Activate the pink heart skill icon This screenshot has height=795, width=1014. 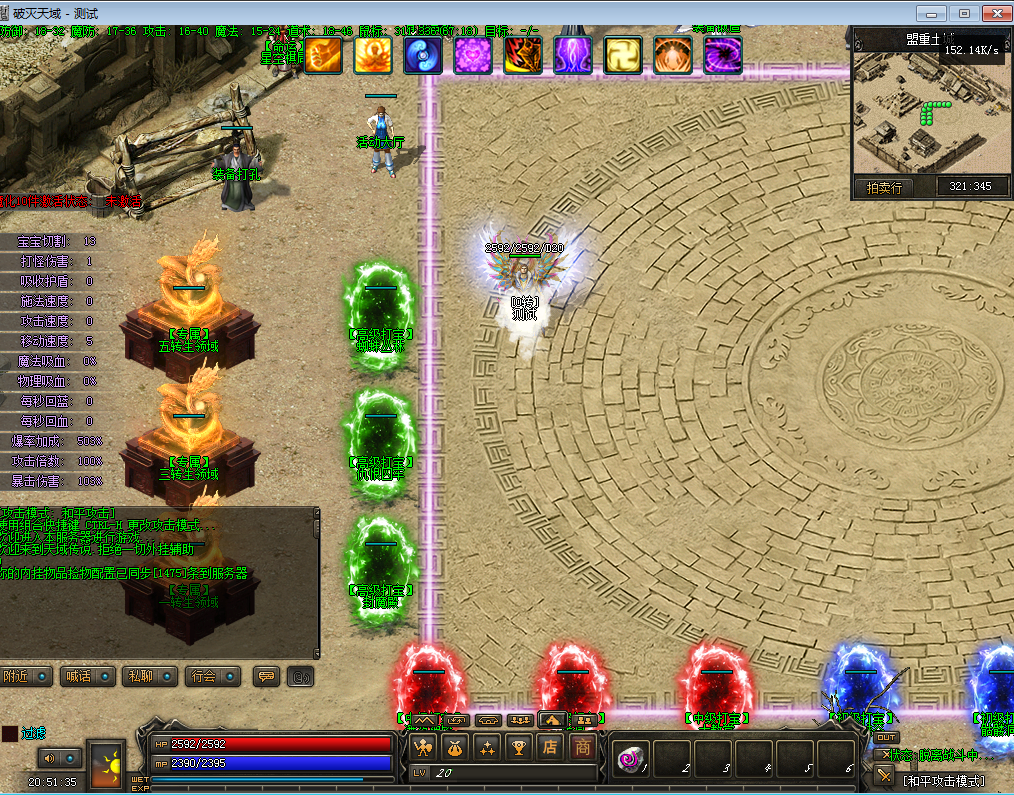coord(473,55)
